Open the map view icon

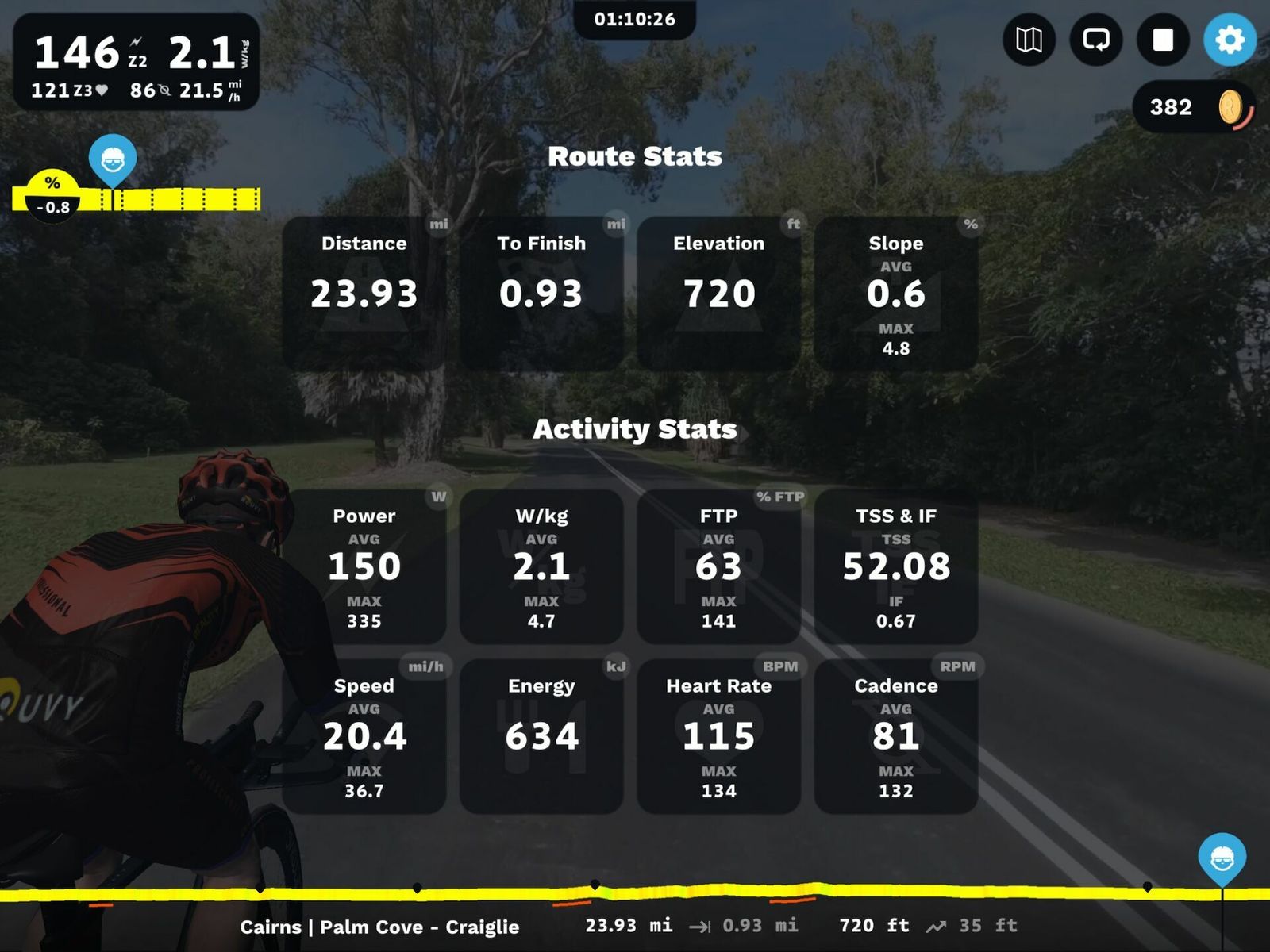[x=1029, y=40]
